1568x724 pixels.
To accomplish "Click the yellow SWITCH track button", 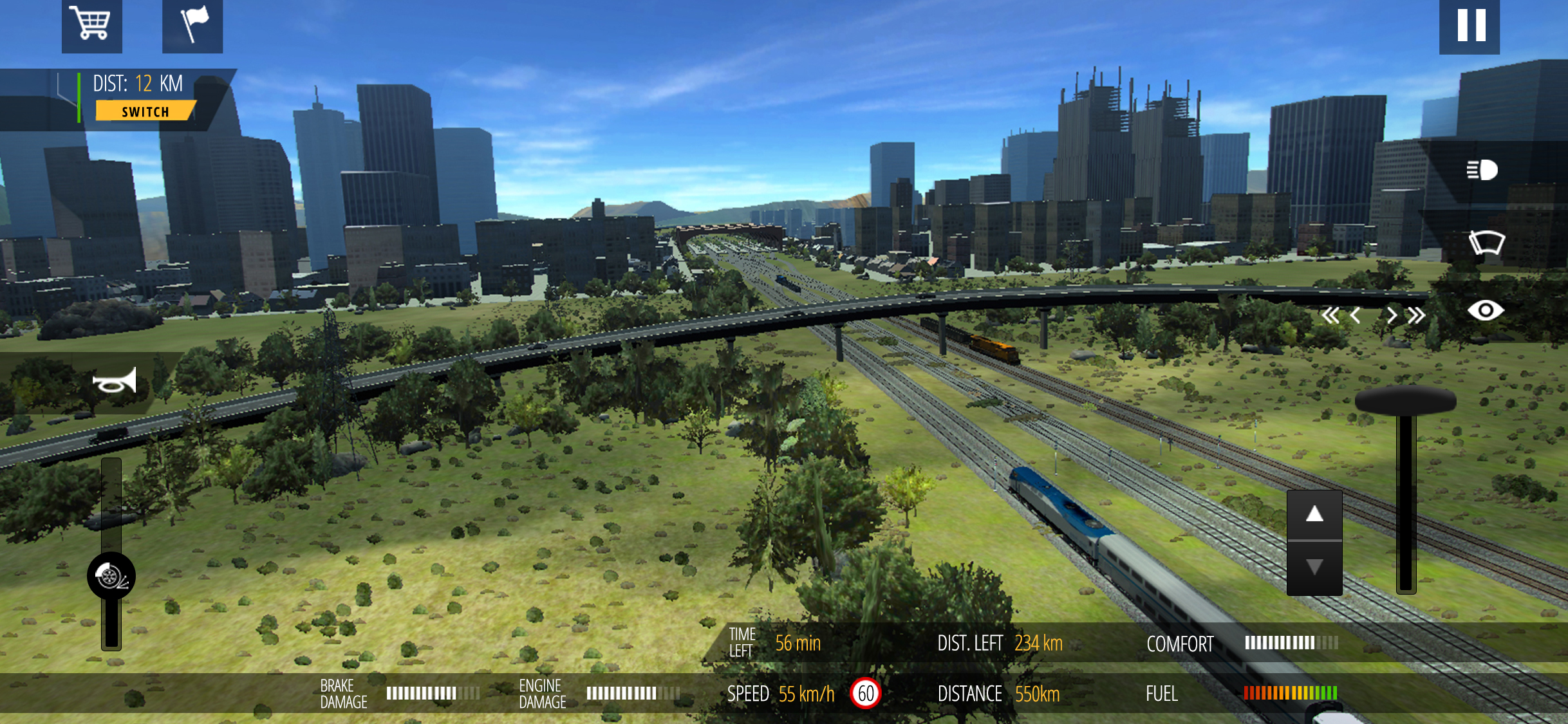I will pos(145,111).
